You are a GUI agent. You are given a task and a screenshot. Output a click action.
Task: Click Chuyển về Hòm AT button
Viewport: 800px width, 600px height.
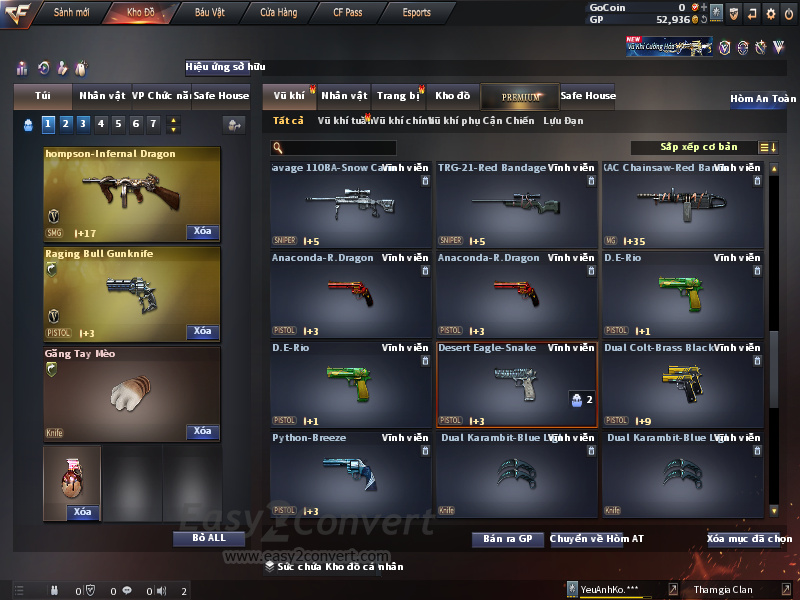pyautogui.click(x=596, y=539)
